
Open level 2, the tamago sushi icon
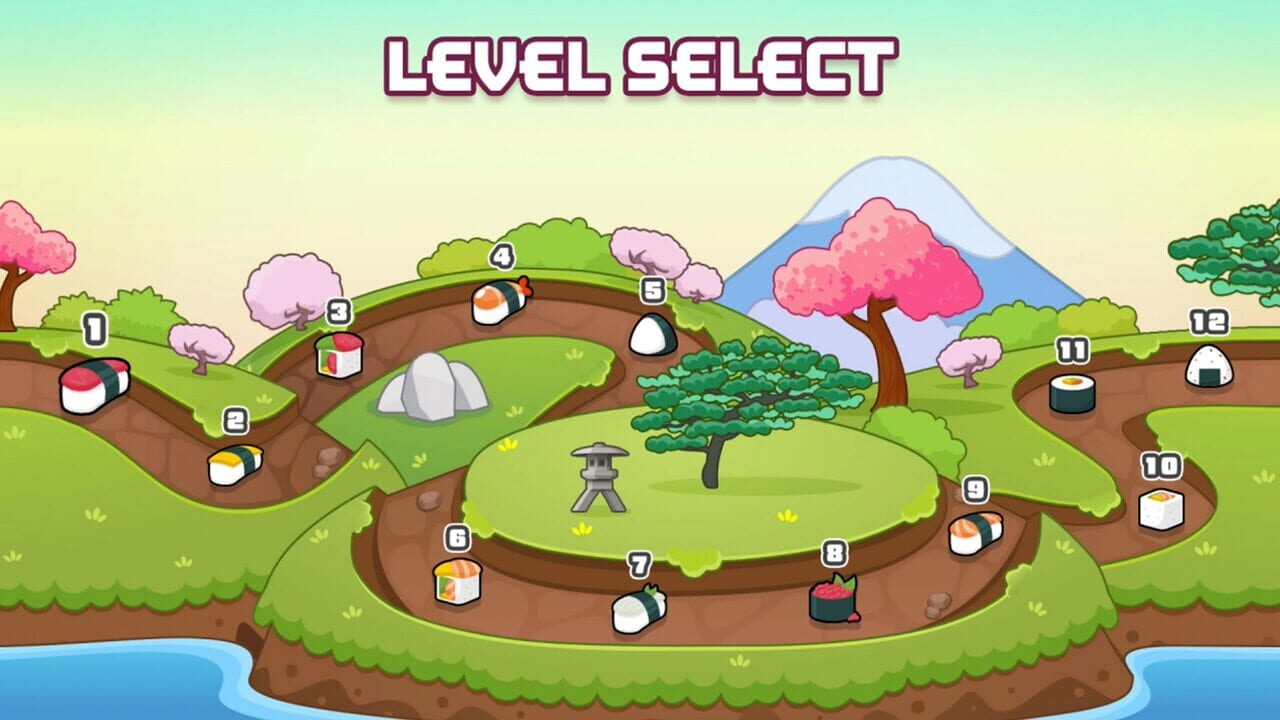(237, 466)
